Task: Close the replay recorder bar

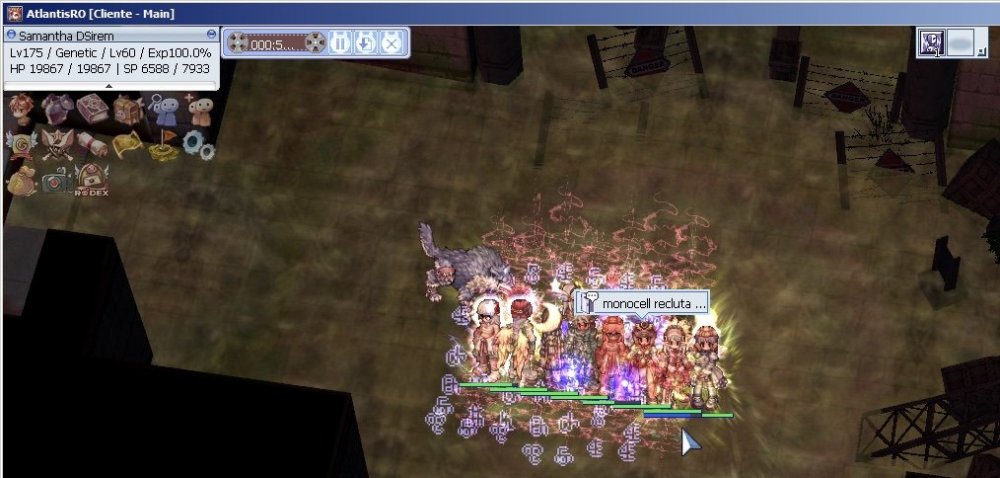Action: (x=392, y=43)
